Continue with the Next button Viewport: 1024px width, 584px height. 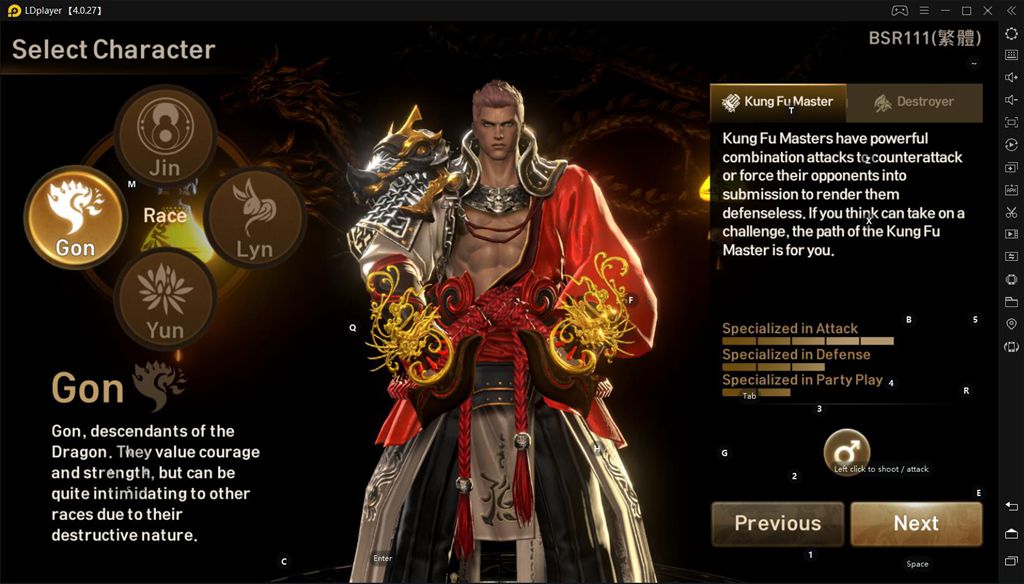click(x=916, y=523)
